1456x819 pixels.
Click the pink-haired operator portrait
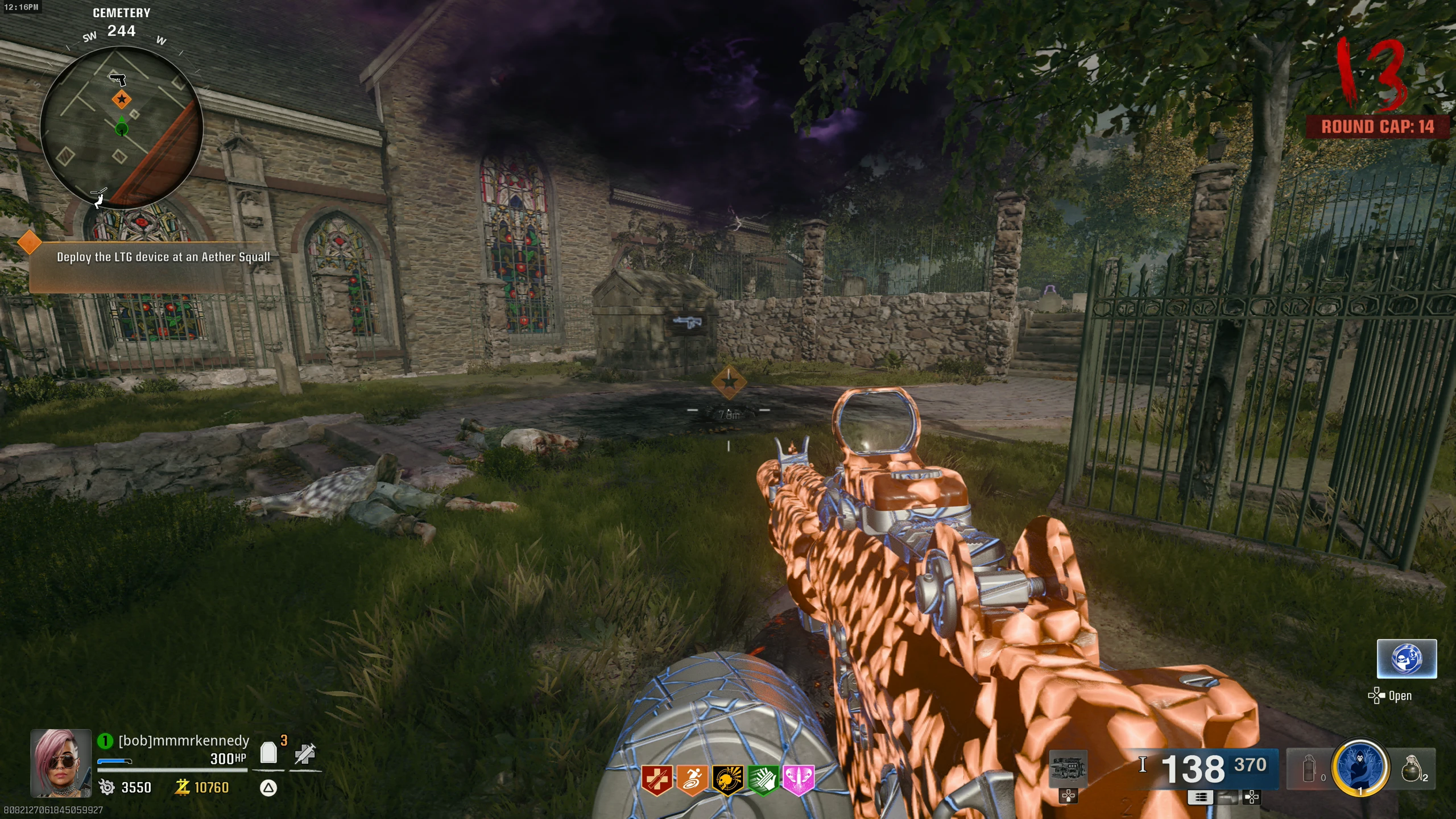click(x=61, y=763)
